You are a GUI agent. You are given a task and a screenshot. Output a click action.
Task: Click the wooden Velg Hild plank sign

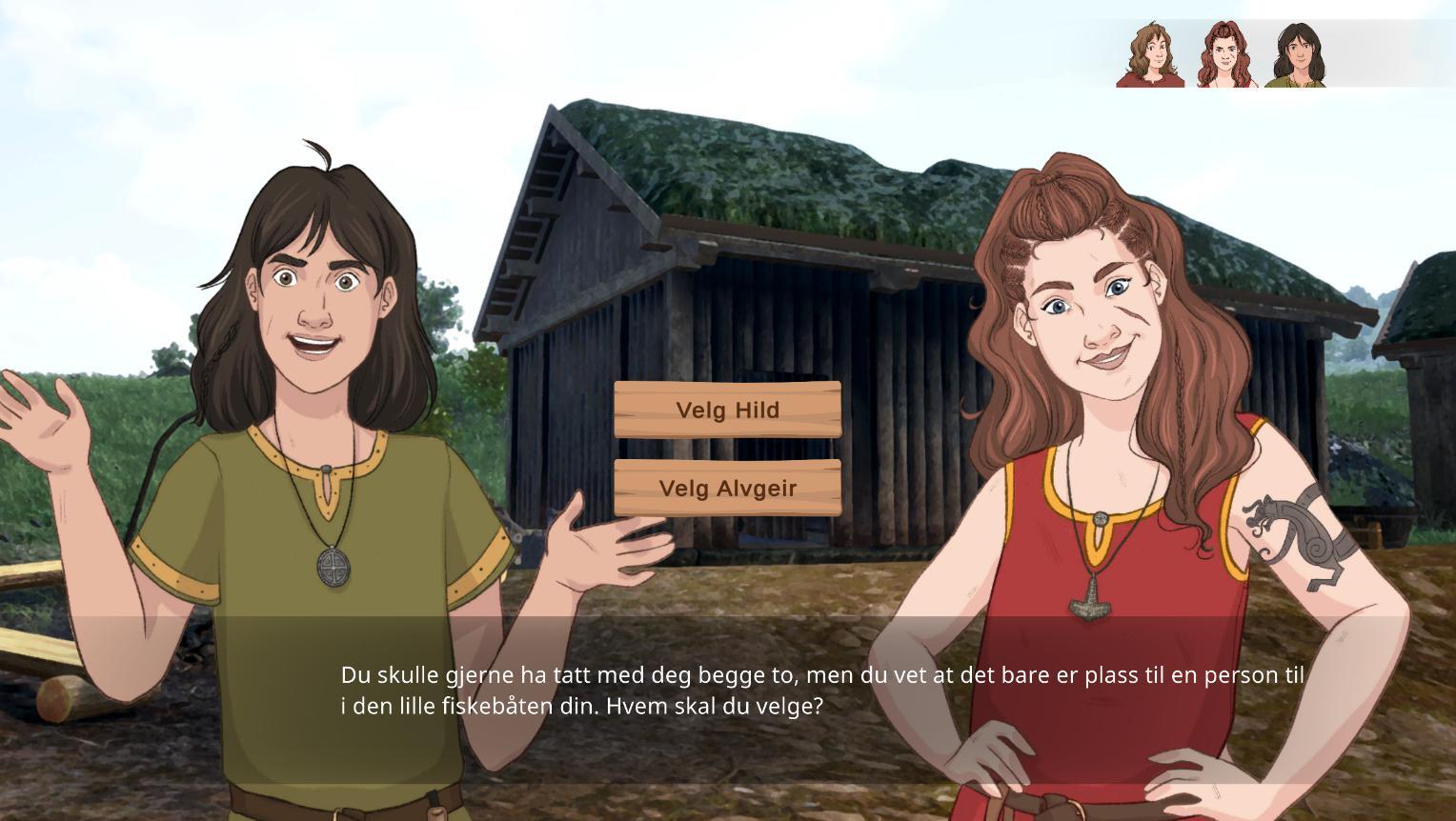pyautogui.click(x=727, y=410)
